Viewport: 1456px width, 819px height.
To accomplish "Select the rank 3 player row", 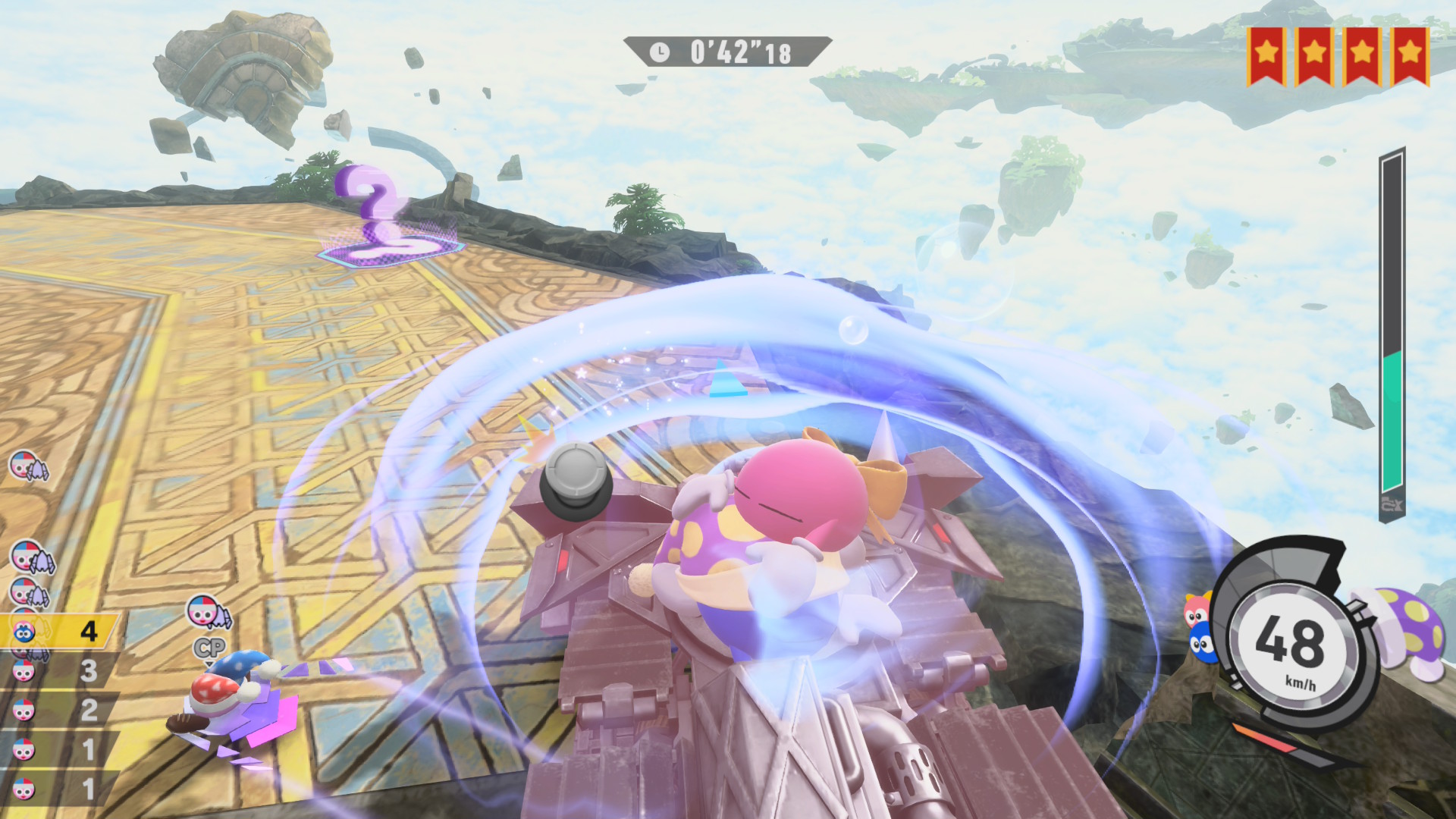I will pos(59,671).
